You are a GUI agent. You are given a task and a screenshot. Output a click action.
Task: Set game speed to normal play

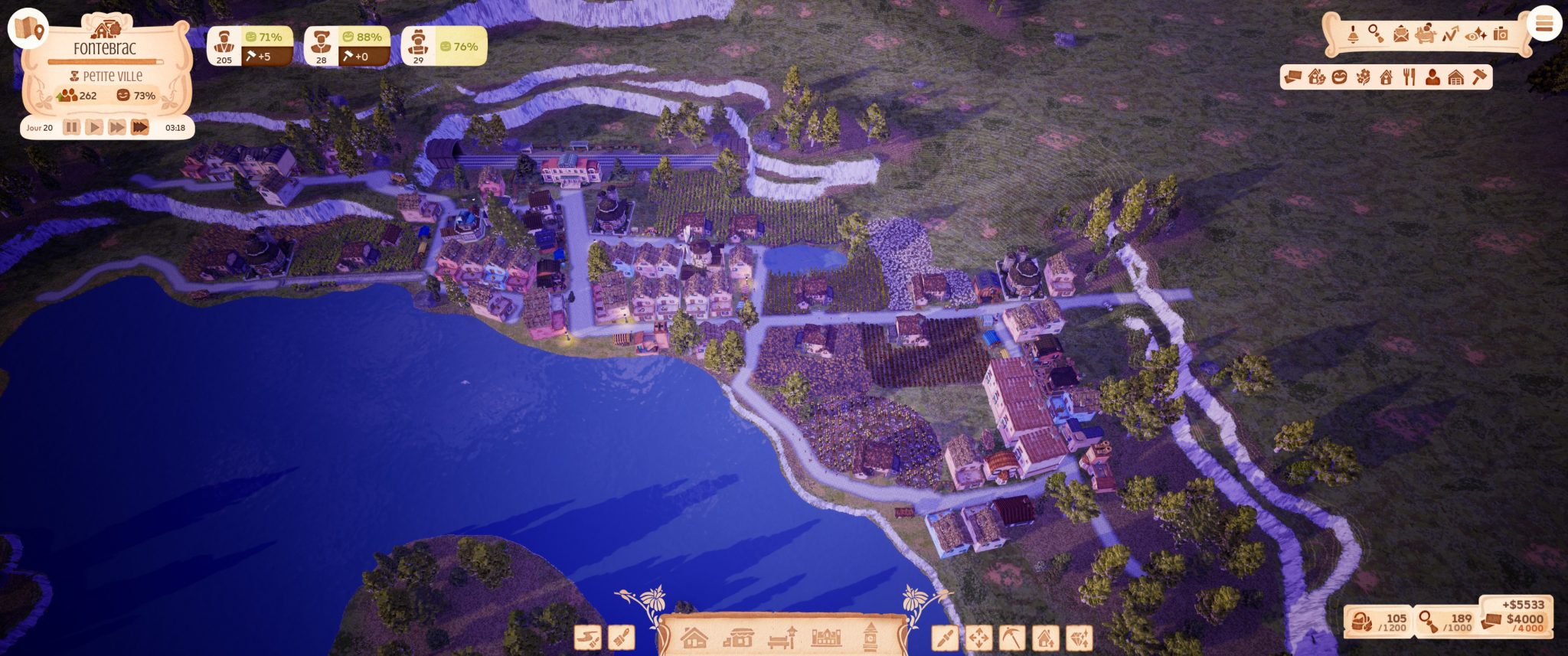tap(93, 127)
